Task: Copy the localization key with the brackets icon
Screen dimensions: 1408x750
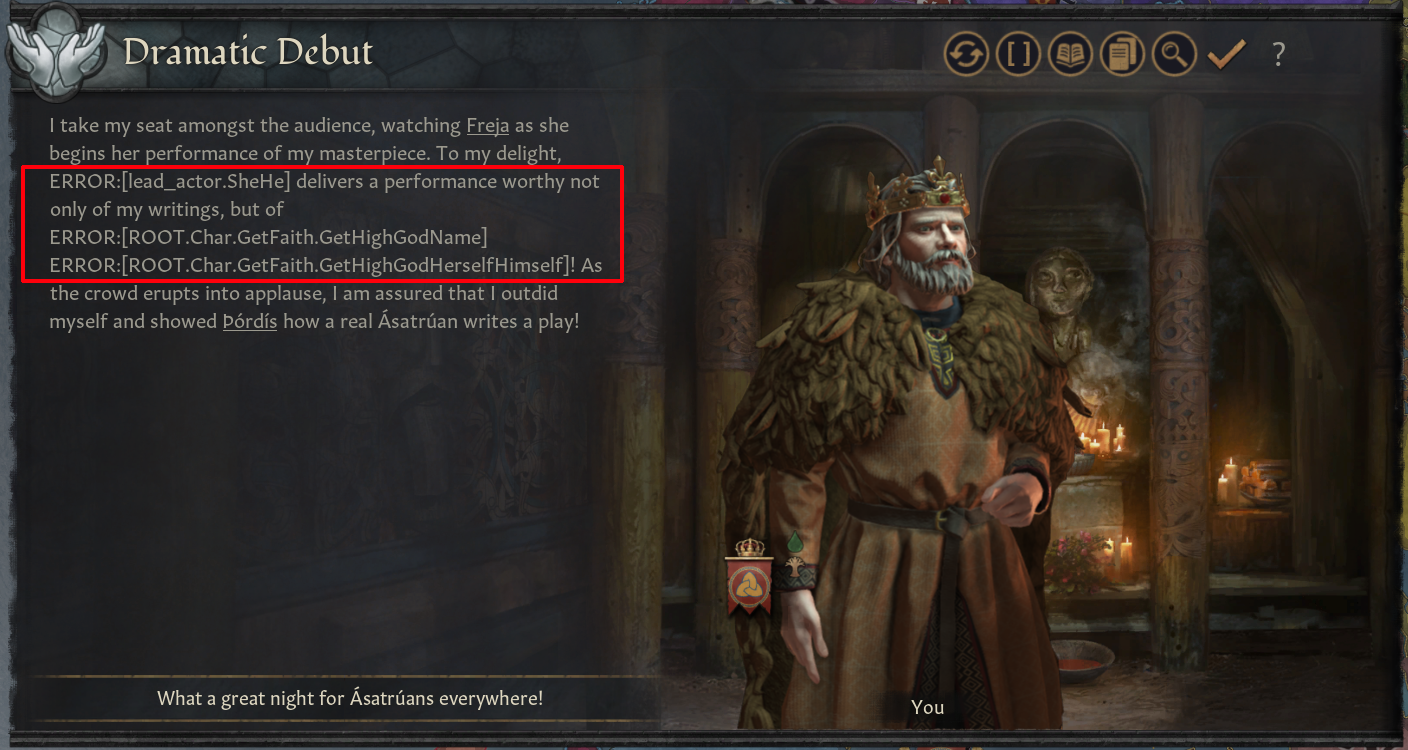Action: tap(1018, 54)
